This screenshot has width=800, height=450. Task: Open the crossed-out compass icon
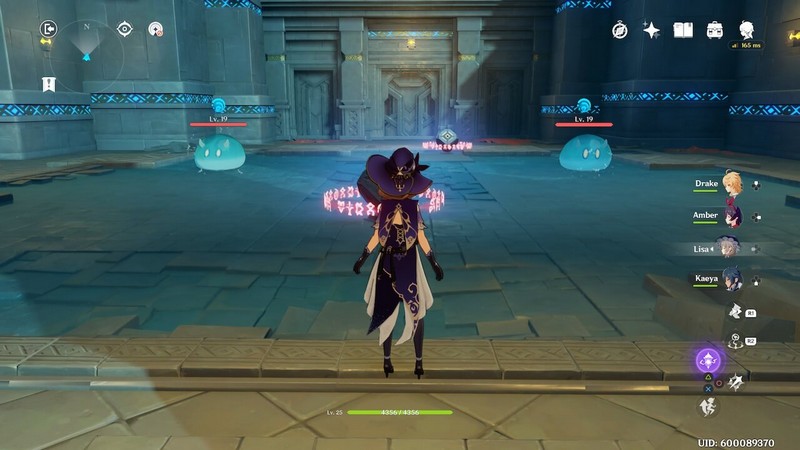tap(619, 30)
